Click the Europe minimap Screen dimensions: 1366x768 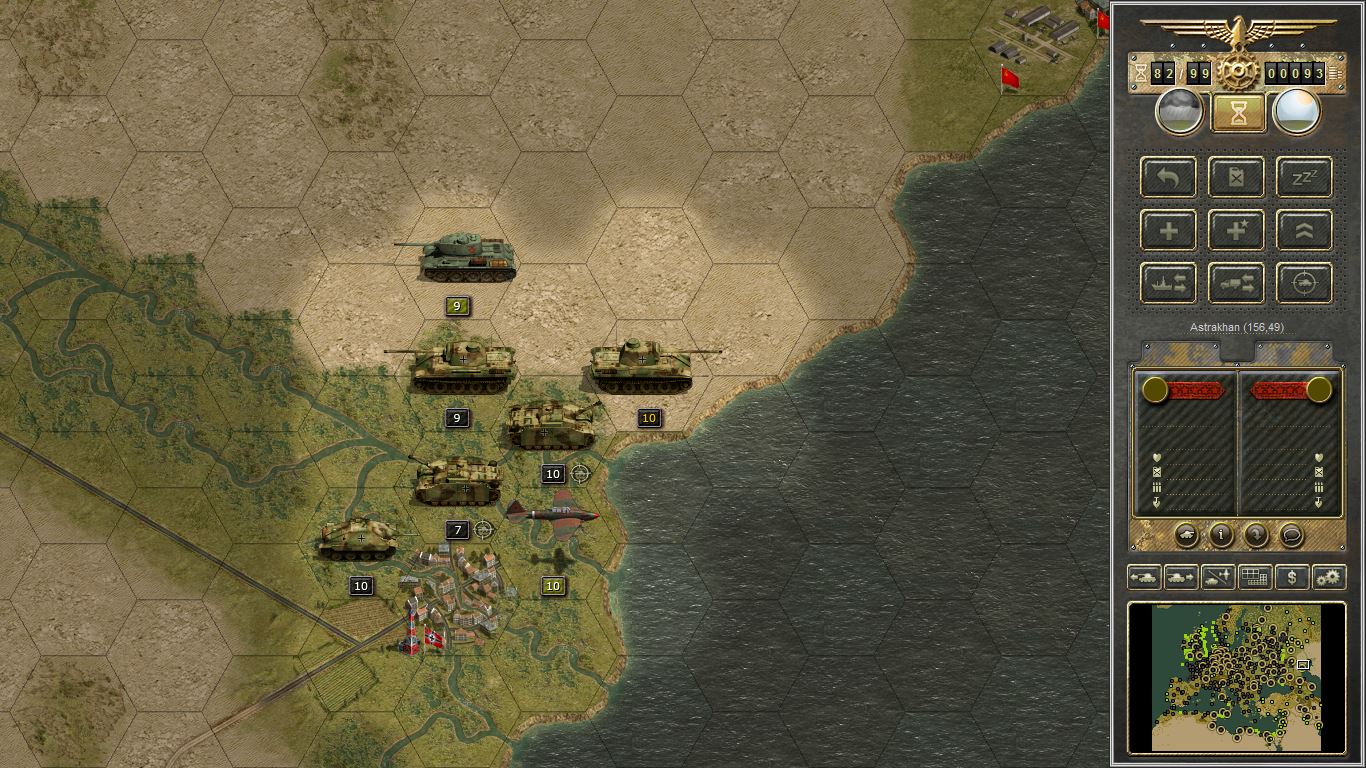tap(1237, 676)
